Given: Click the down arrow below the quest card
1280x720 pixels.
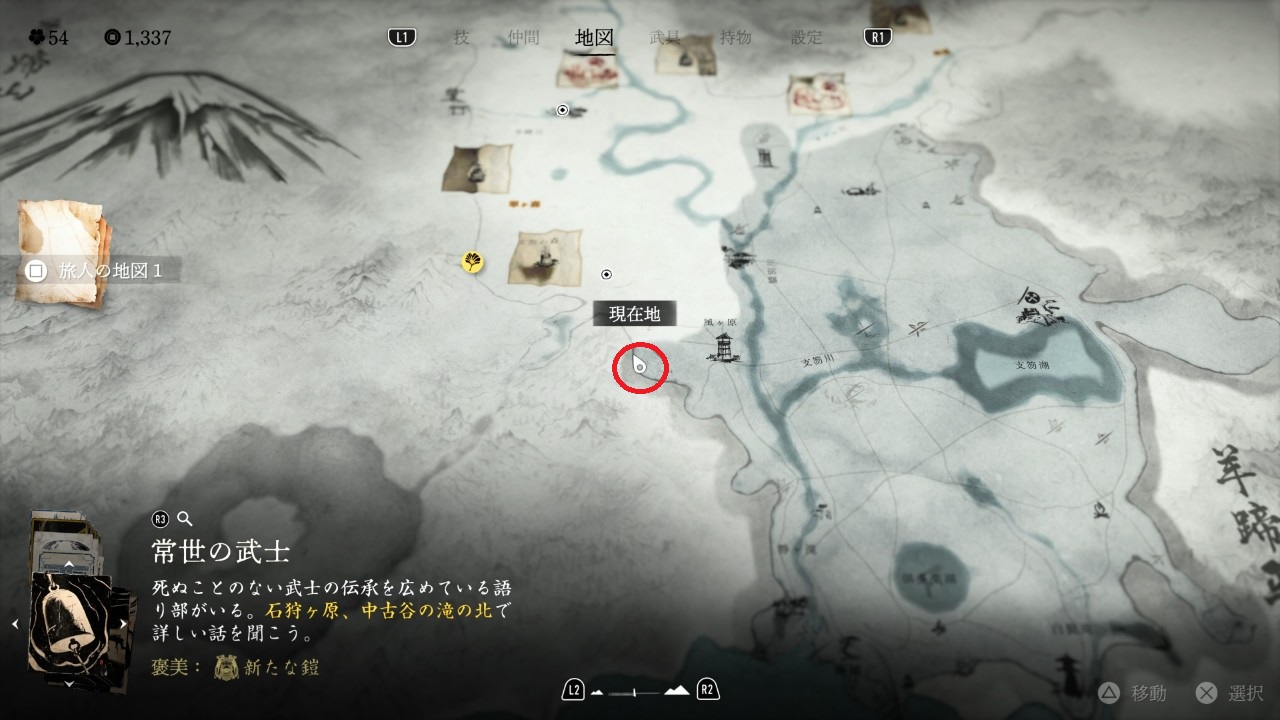Looking at the screenshot, I should point(68,684).
